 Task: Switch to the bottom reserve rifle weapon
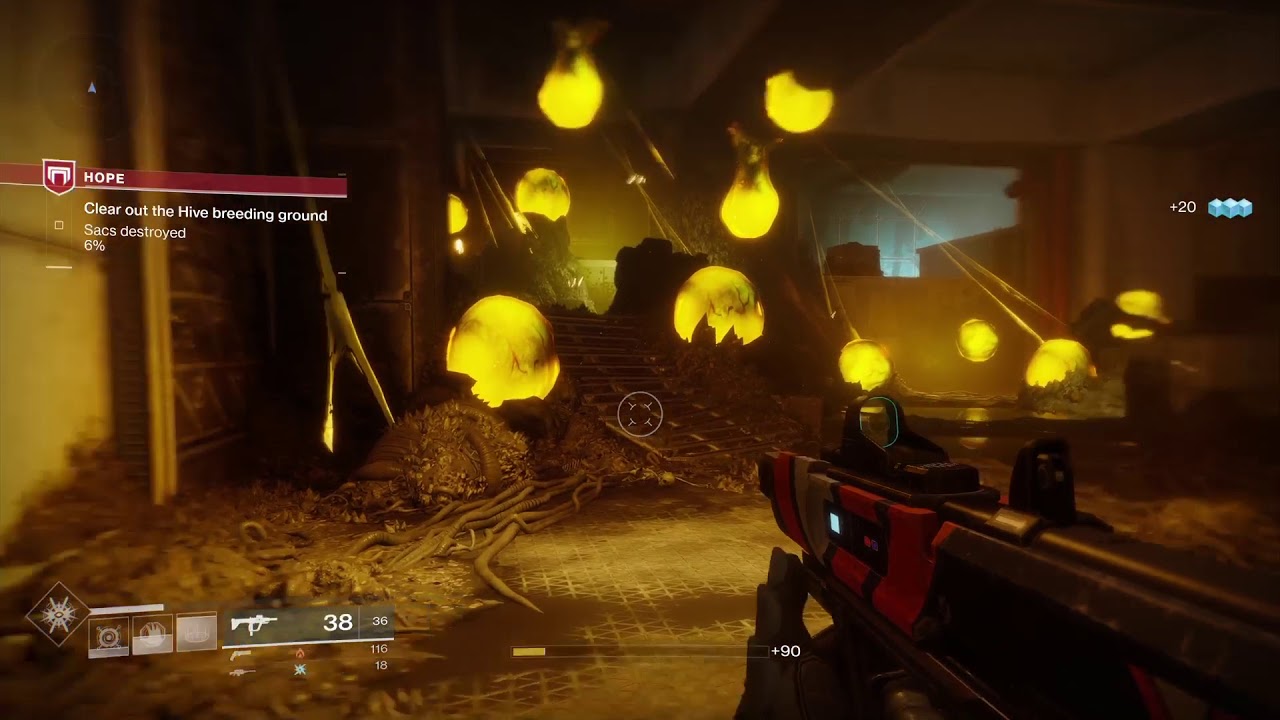(x=241, y=671)
